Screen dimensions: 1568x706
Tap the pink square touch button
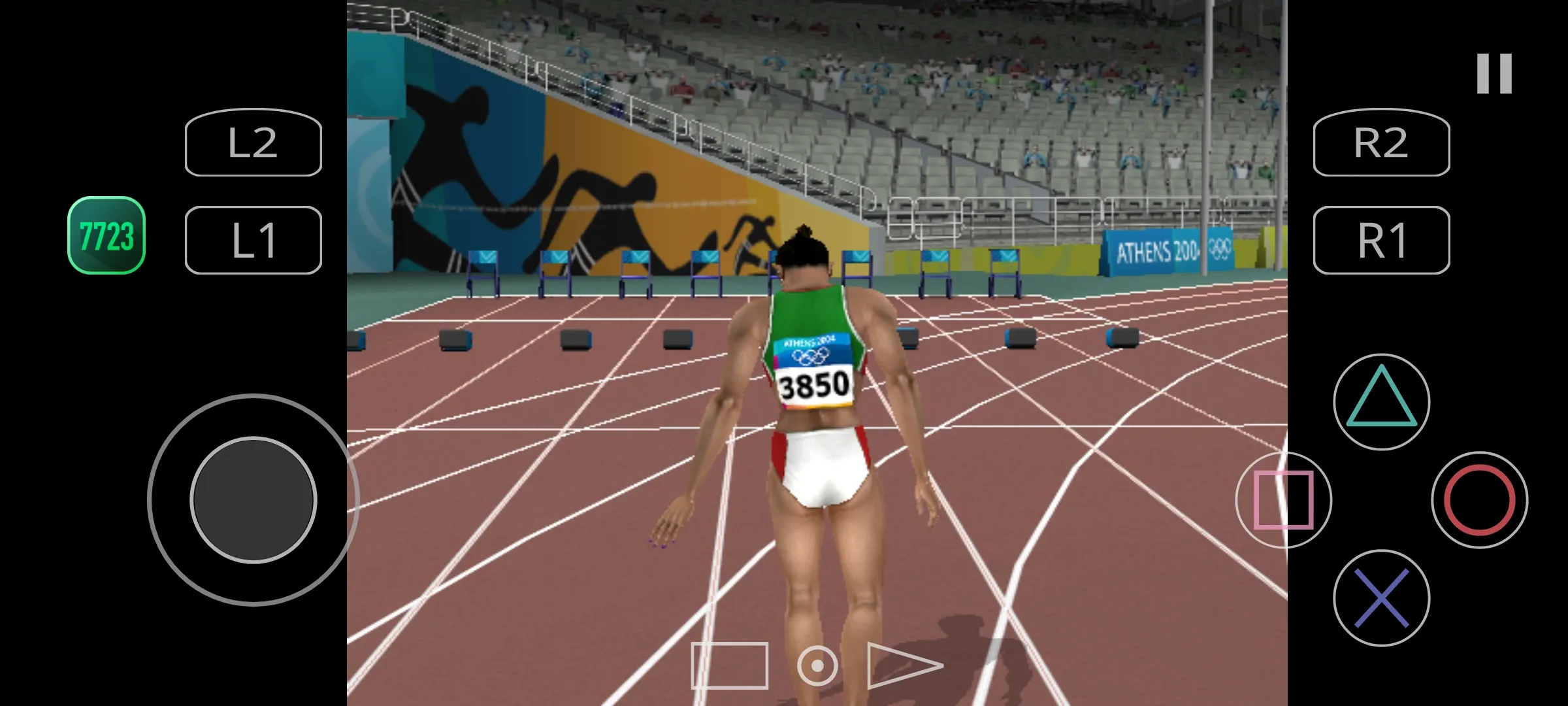(1283, 500)
